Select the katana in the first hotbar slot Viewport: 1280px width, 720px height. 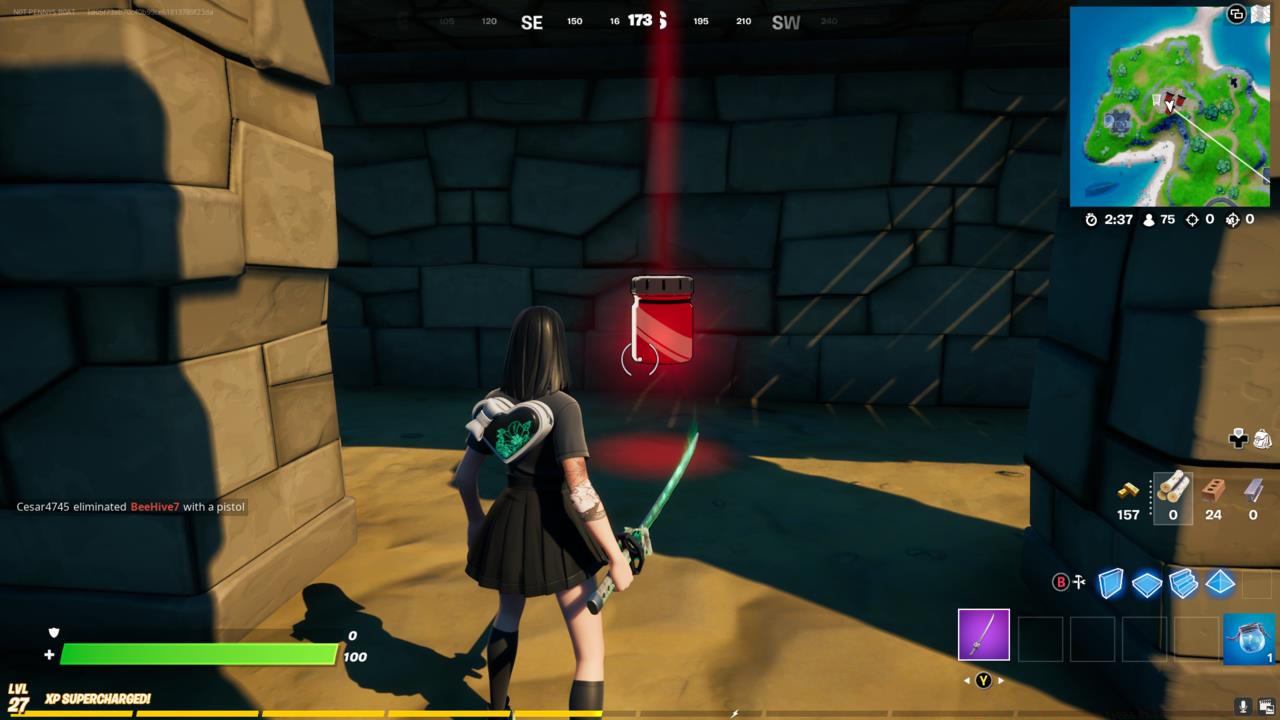(x=983, y=636)
